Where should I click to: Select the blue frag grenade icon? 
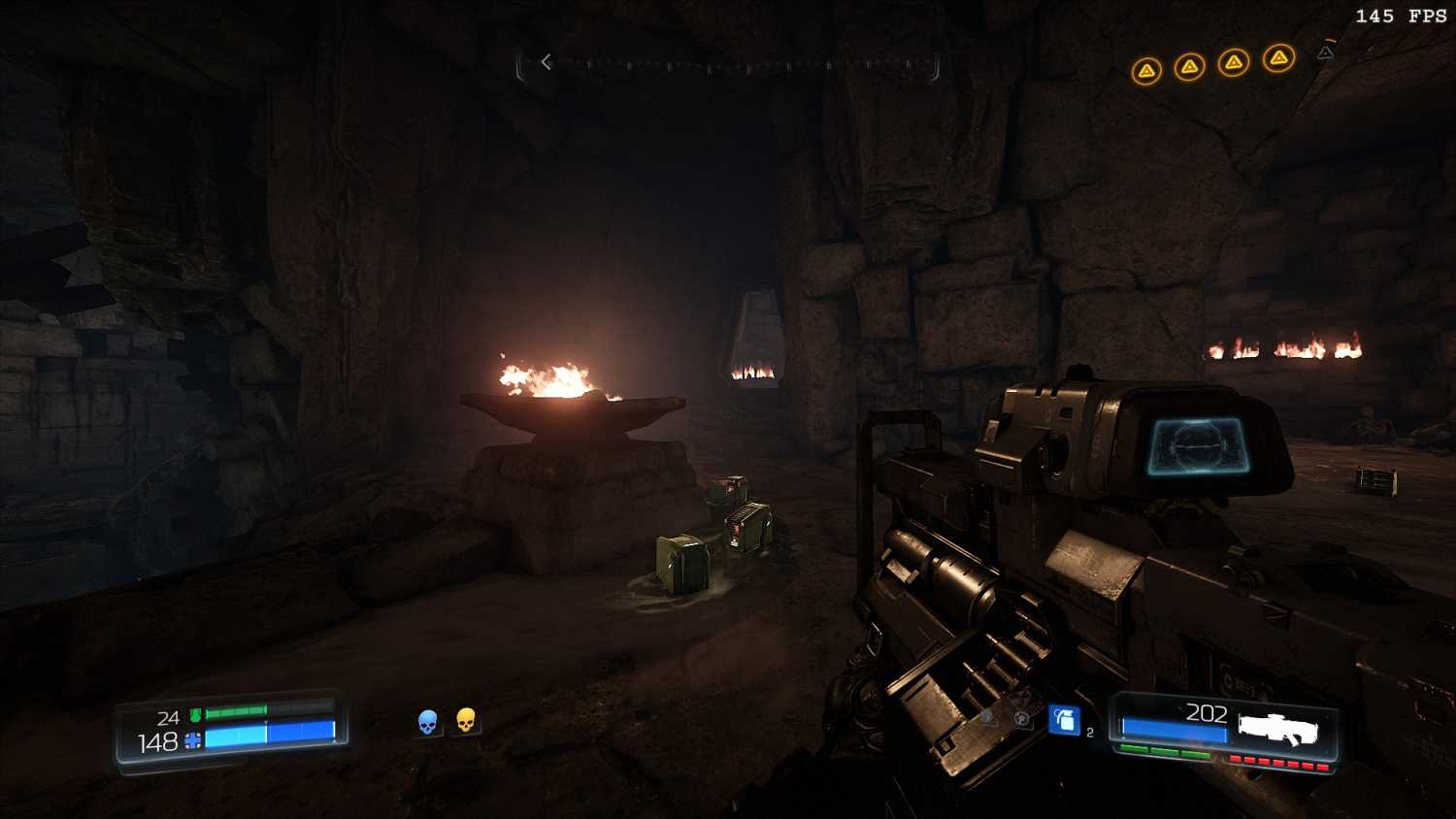[1065, 720]
